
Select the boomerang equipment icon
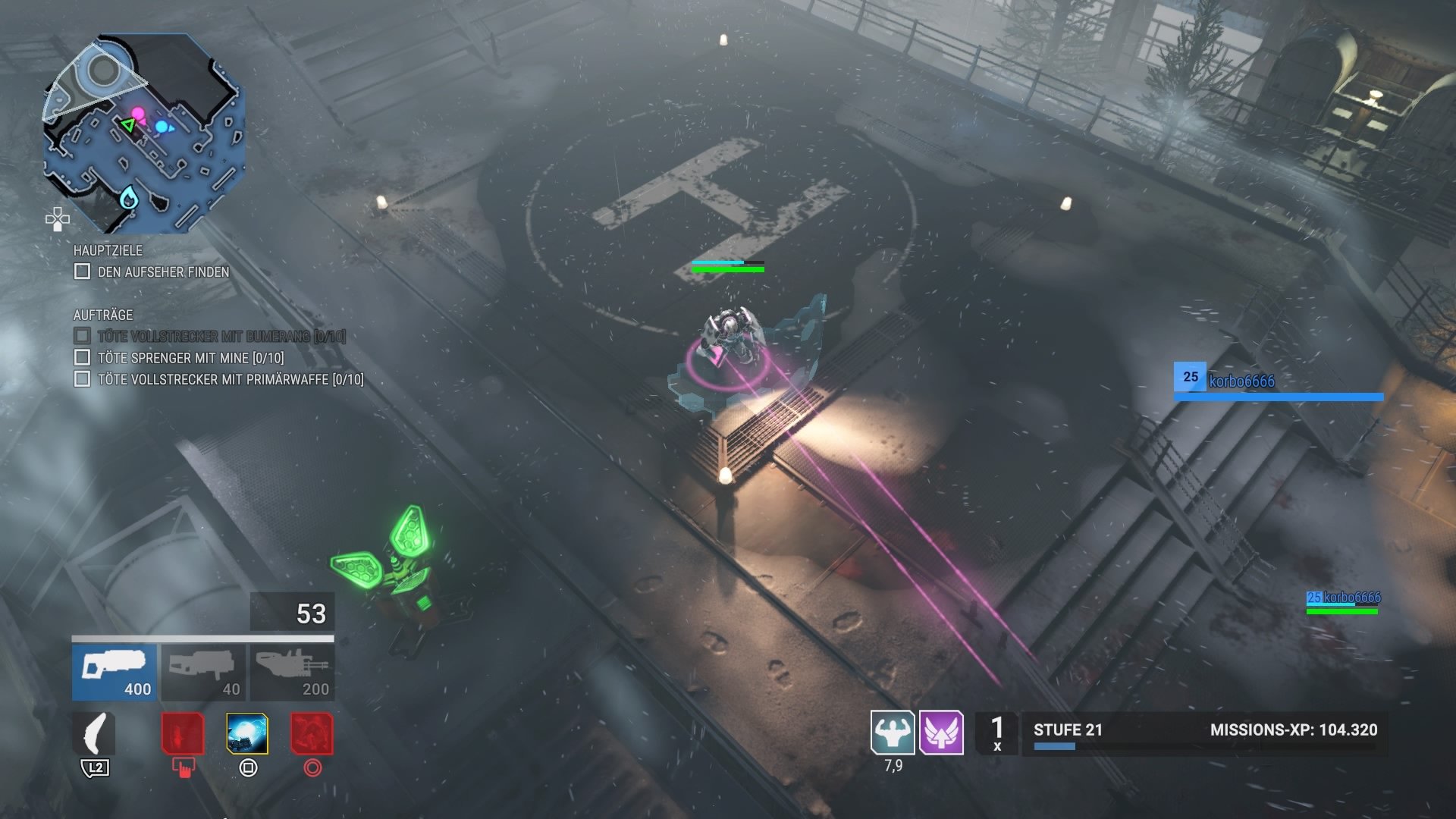point(95,734)
